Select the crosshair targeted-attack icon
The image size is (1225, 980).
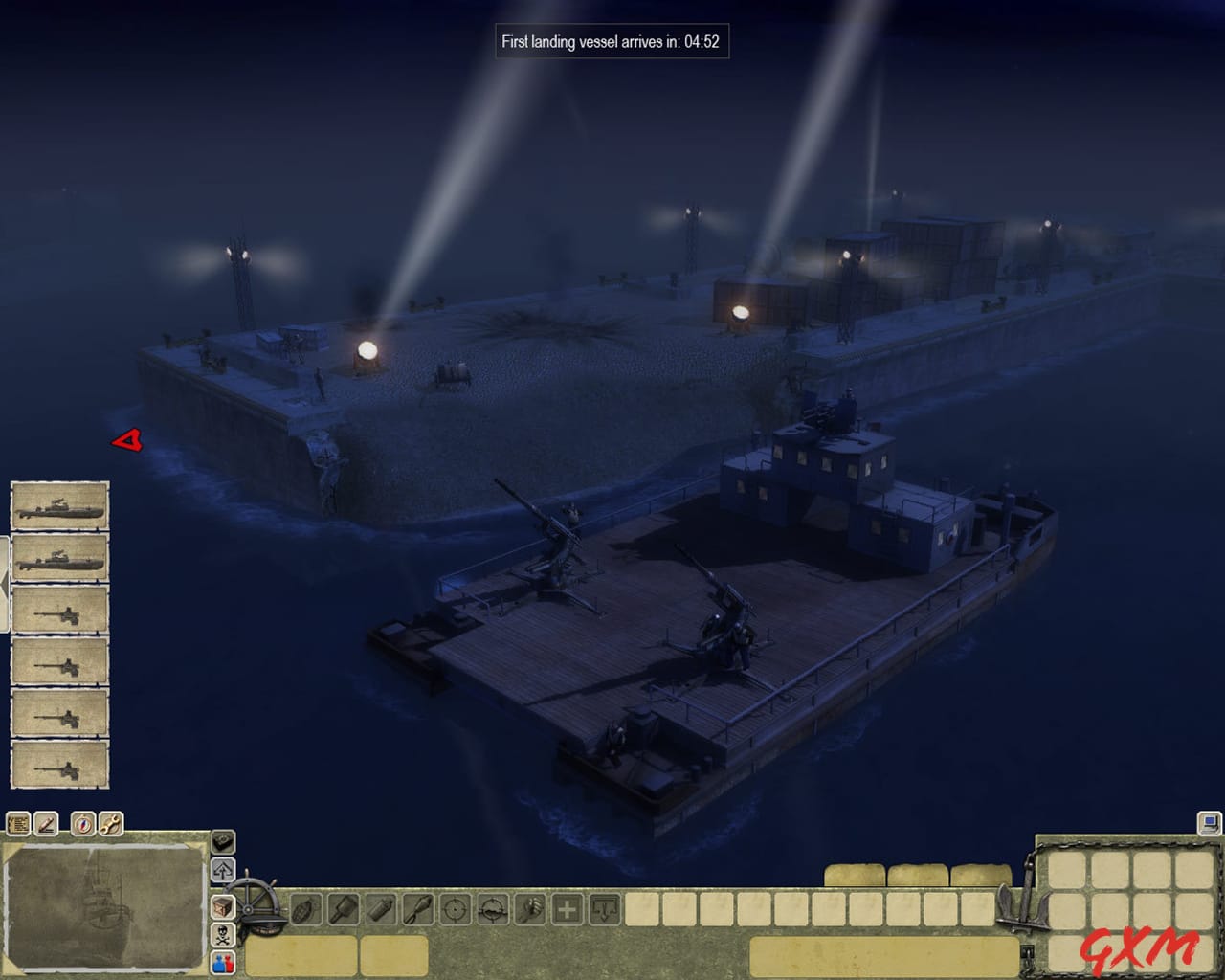(454, 909)
